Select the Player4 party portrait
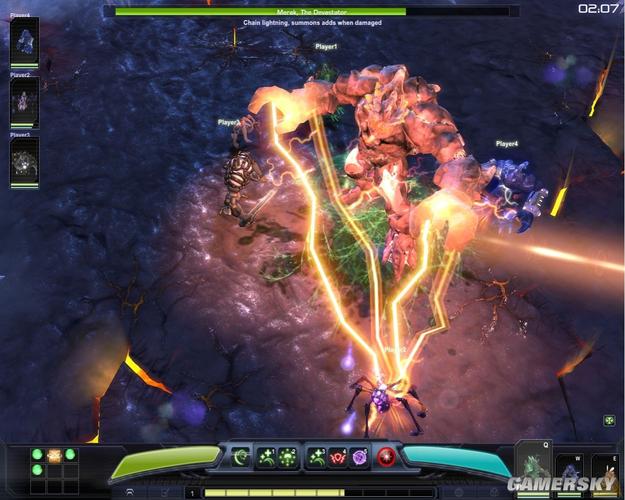 (x=24, y=41)
